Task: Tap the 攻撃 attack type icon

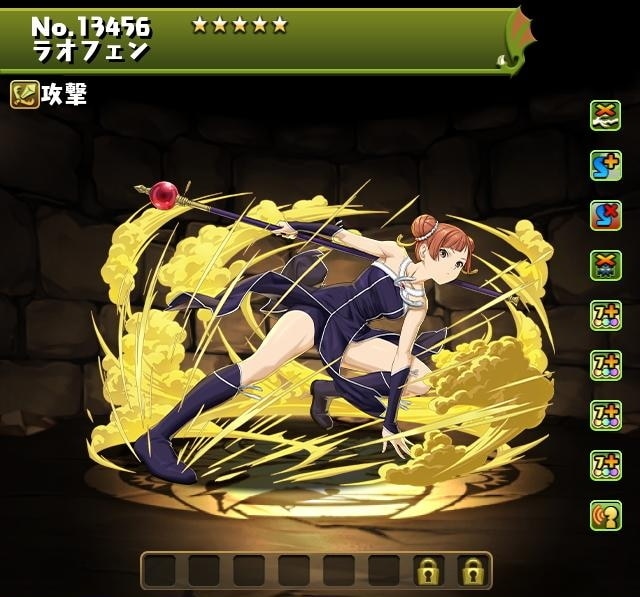Action: coord(25,95)
